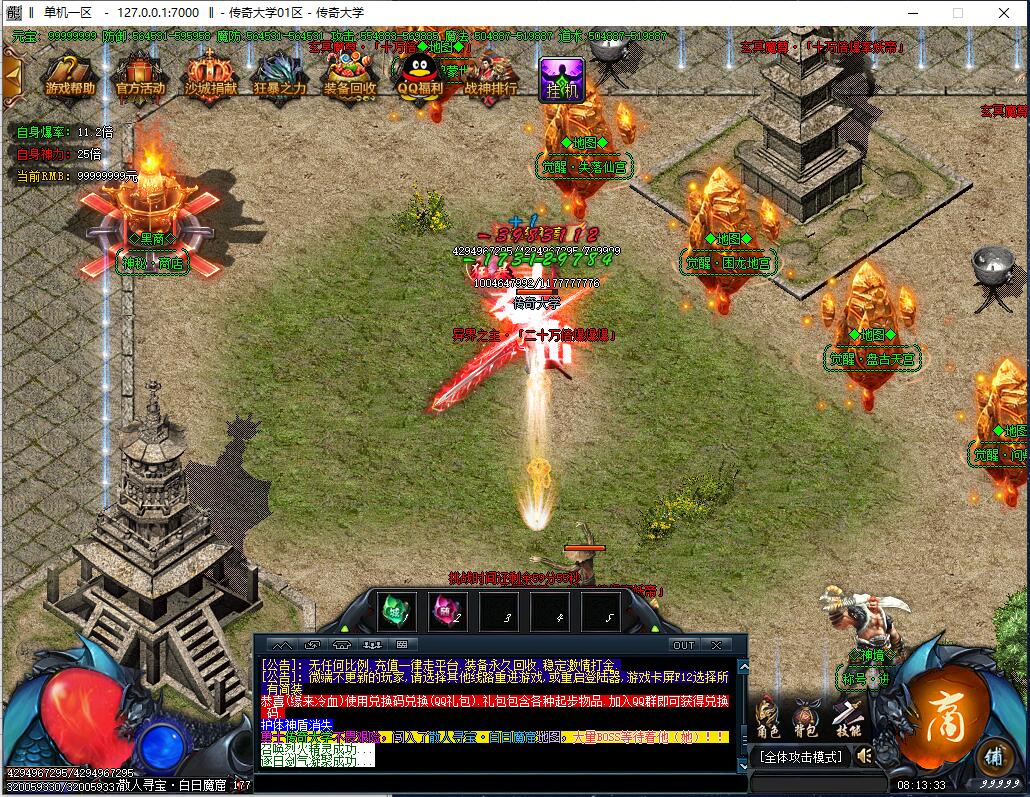This screenshot has height=797, width=1030.
Task: Close the chat panel with the X button
Action: click(x=716, y=645)
